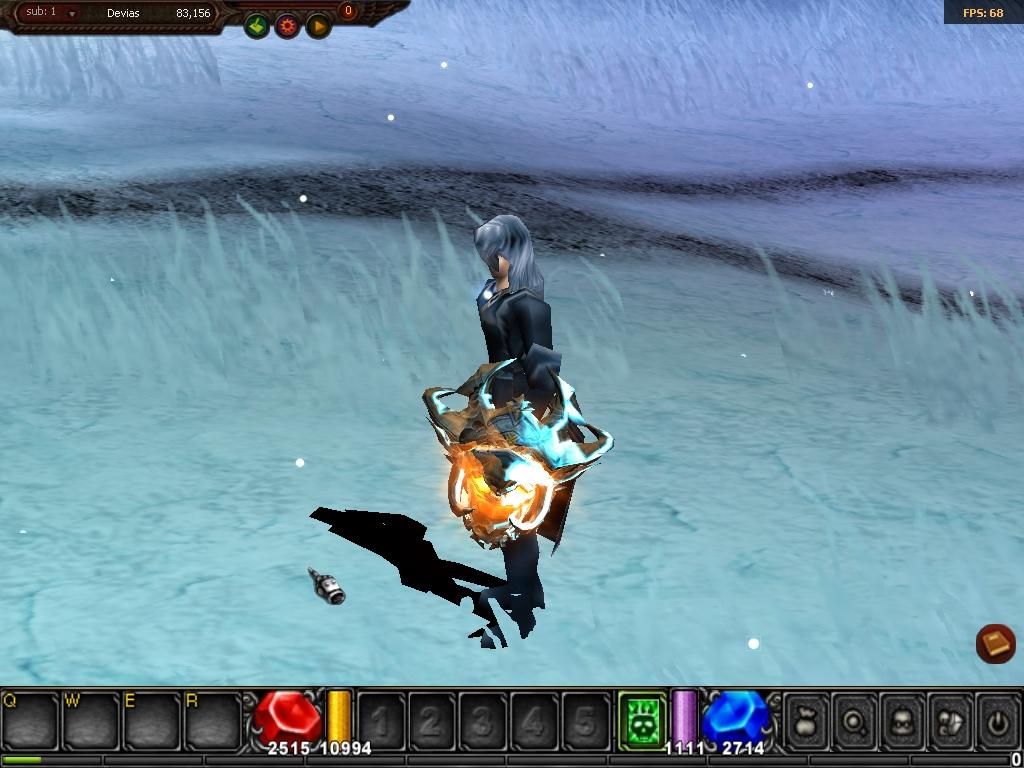Open the red gear settings button

[x=288, y=26]
